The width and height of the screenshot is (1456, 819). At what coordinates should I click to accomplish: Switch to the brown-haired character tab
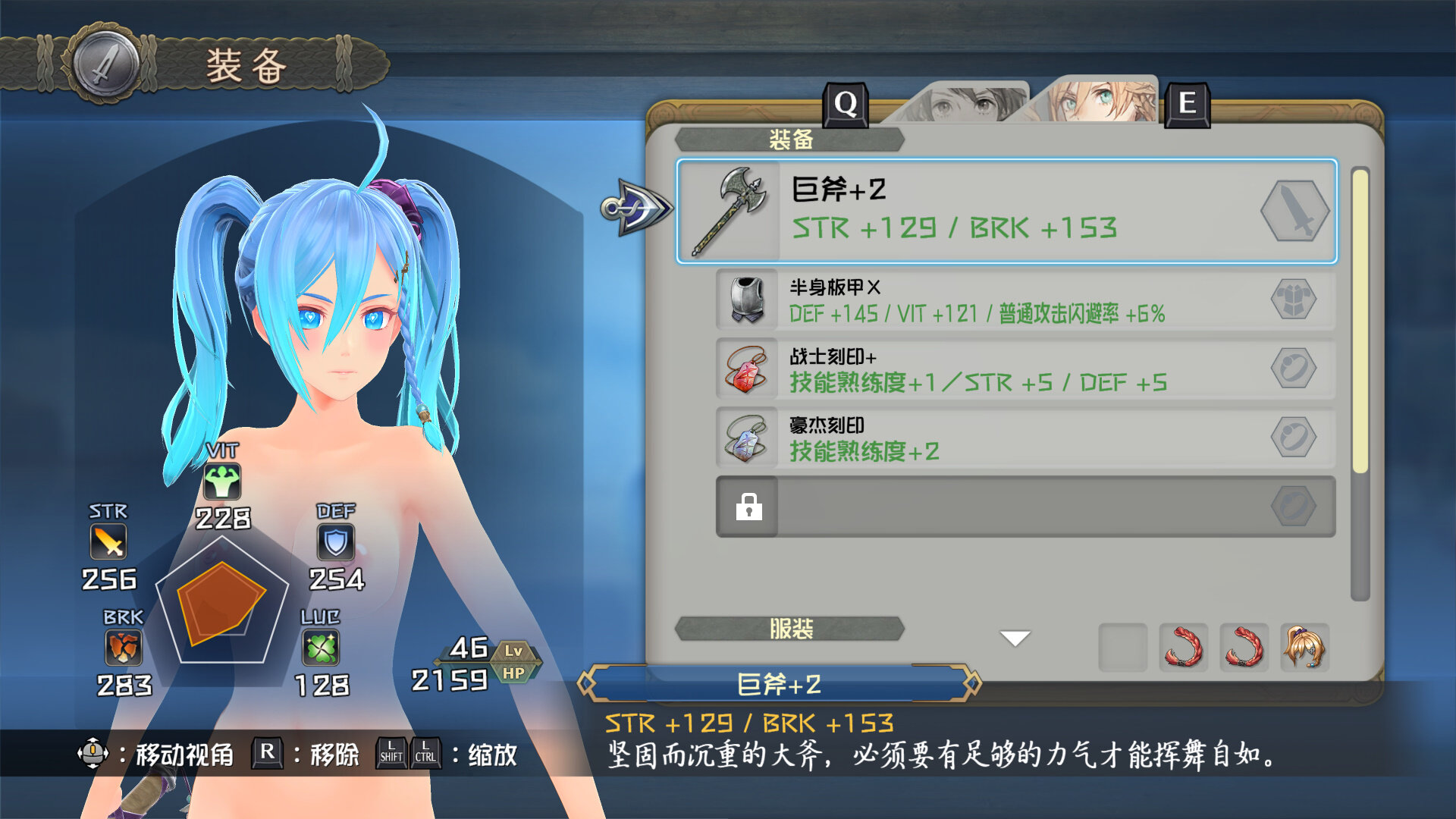click(962, 103)
